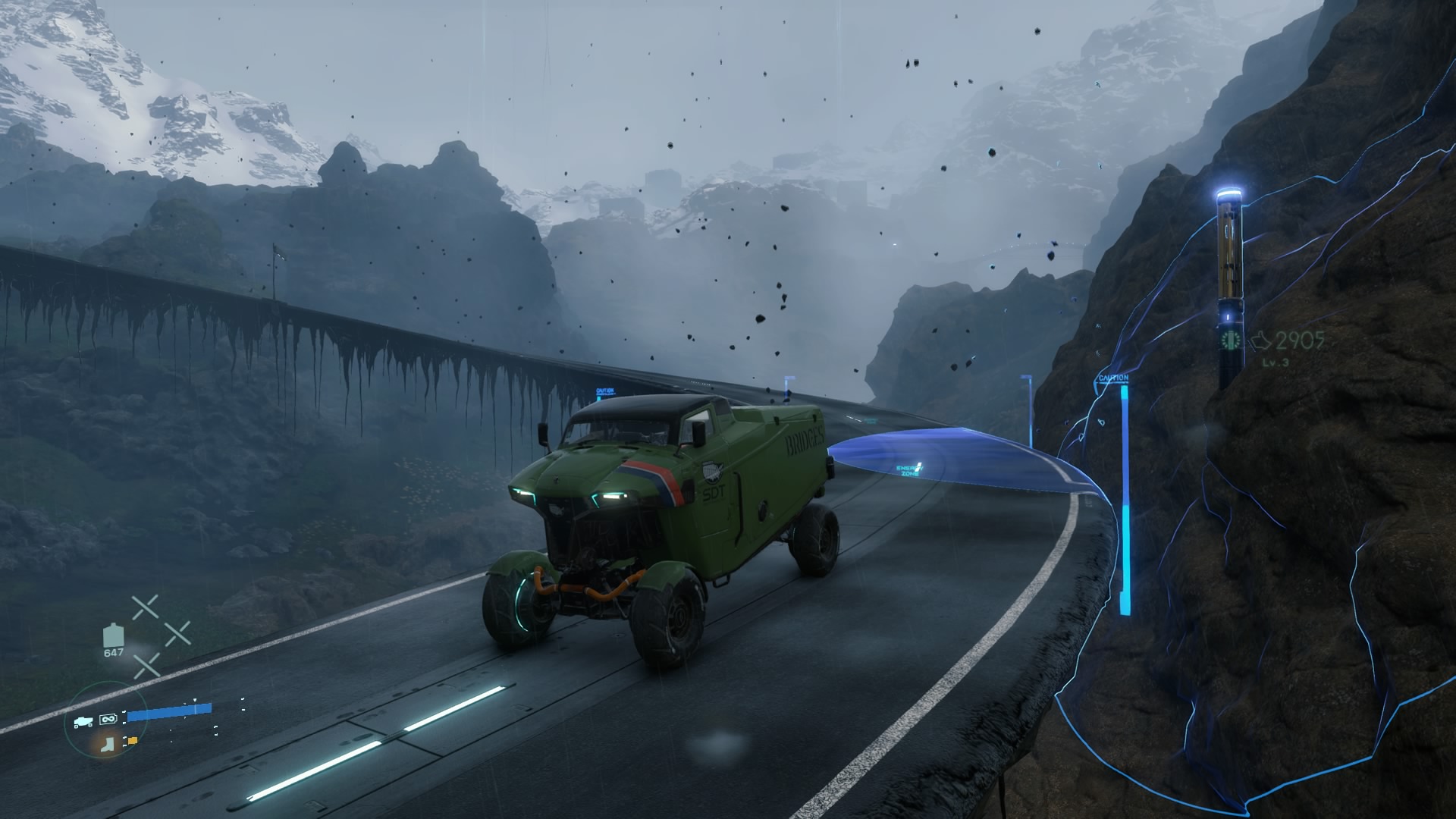Select the canteen item icon
This screenshot has width=1456, height=819.
(113, 635)
